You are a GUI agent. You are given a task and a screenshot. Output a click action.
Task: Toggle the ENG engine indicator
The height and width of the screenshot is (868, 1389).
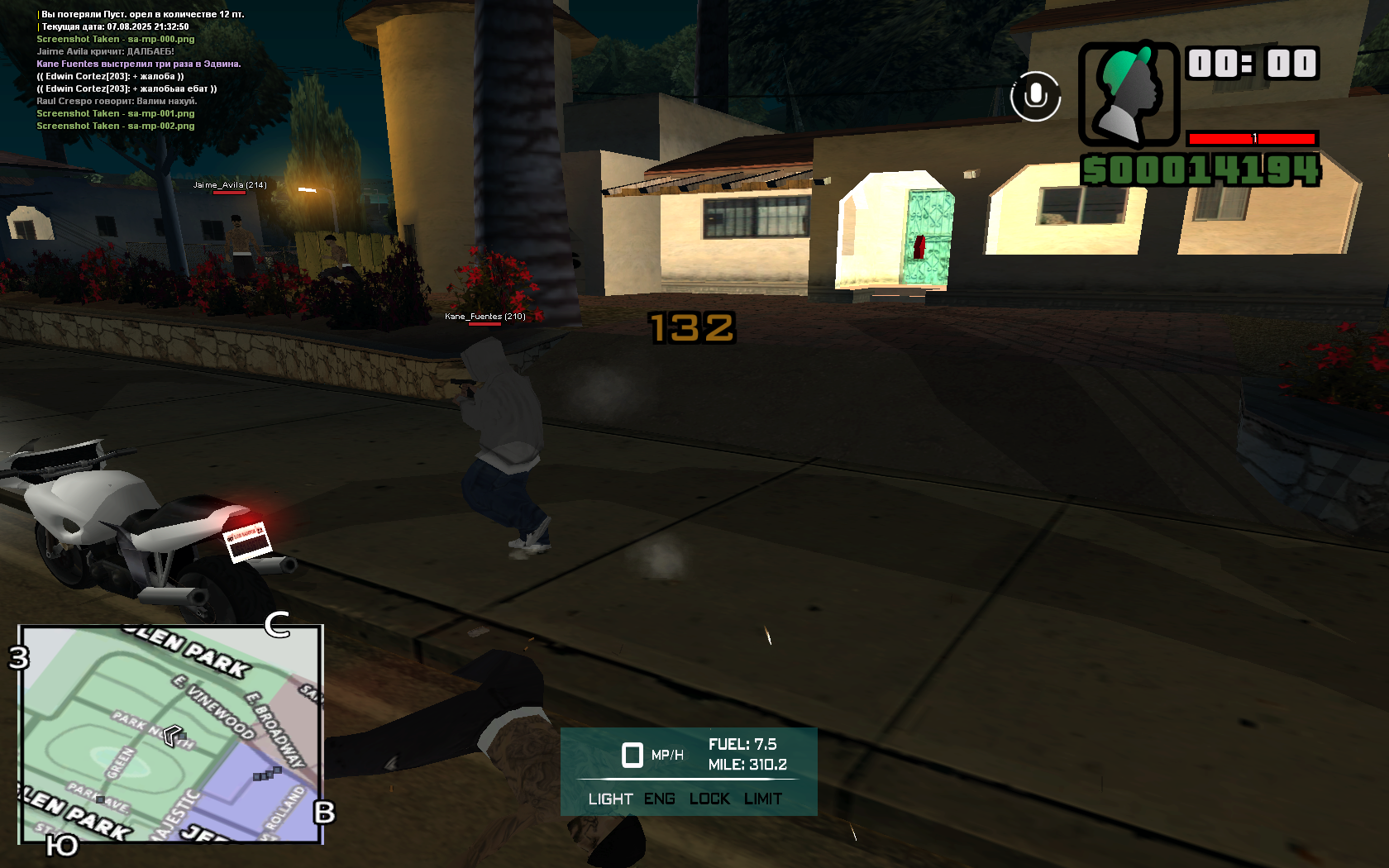660,799
